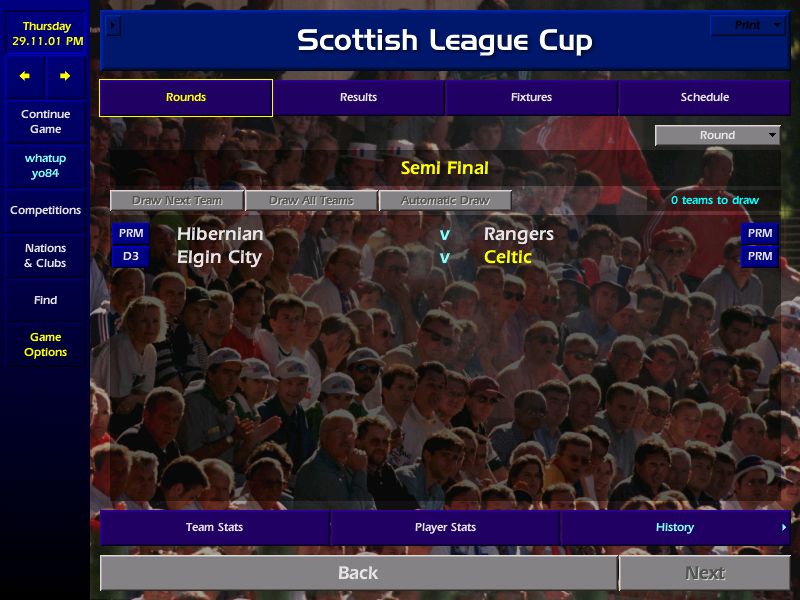Open the Competitions menu
800x600 pixels.
point(45,210)
